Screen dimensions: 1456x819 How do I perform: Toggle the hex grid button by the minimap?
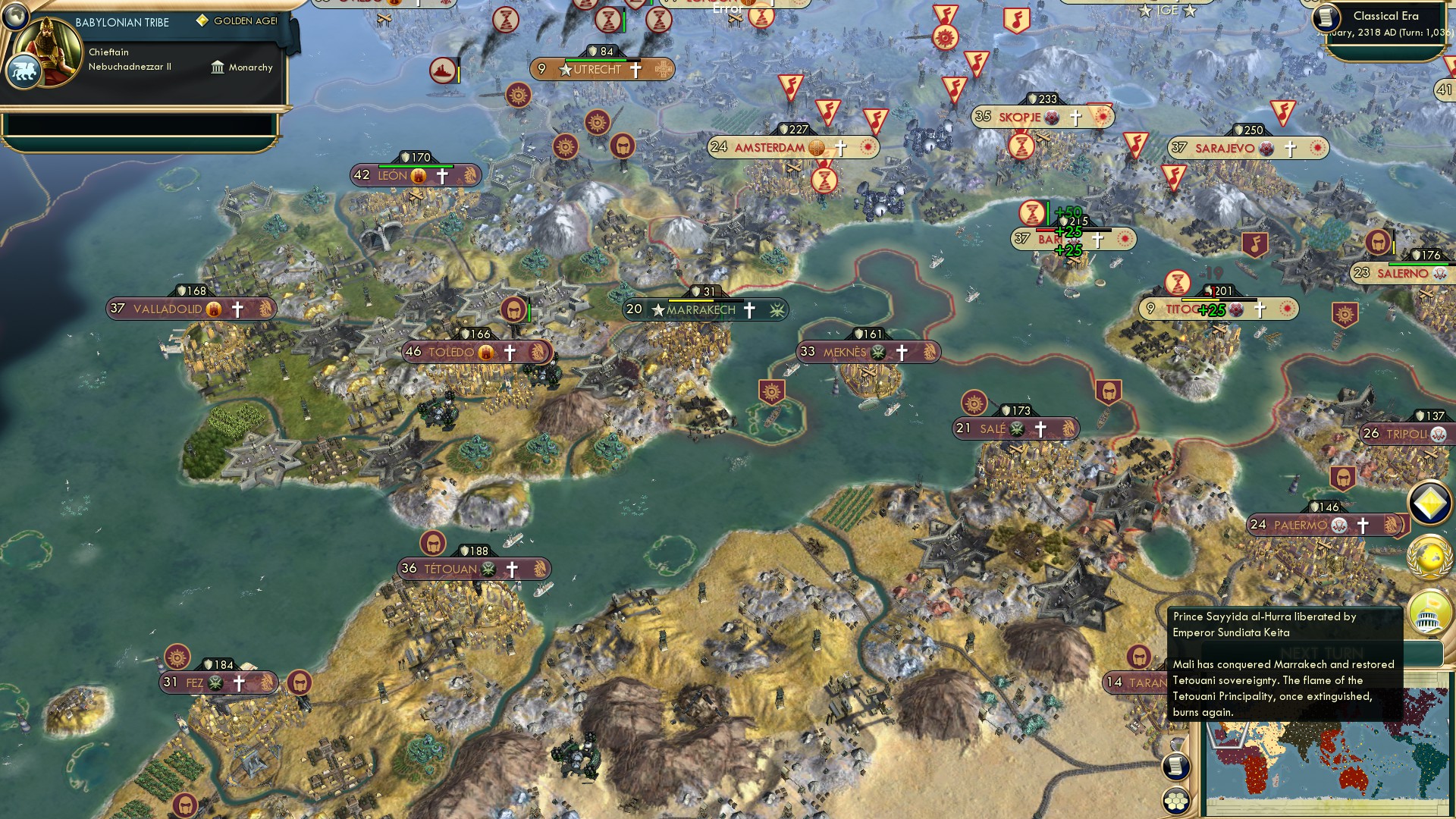[1176, 802]
